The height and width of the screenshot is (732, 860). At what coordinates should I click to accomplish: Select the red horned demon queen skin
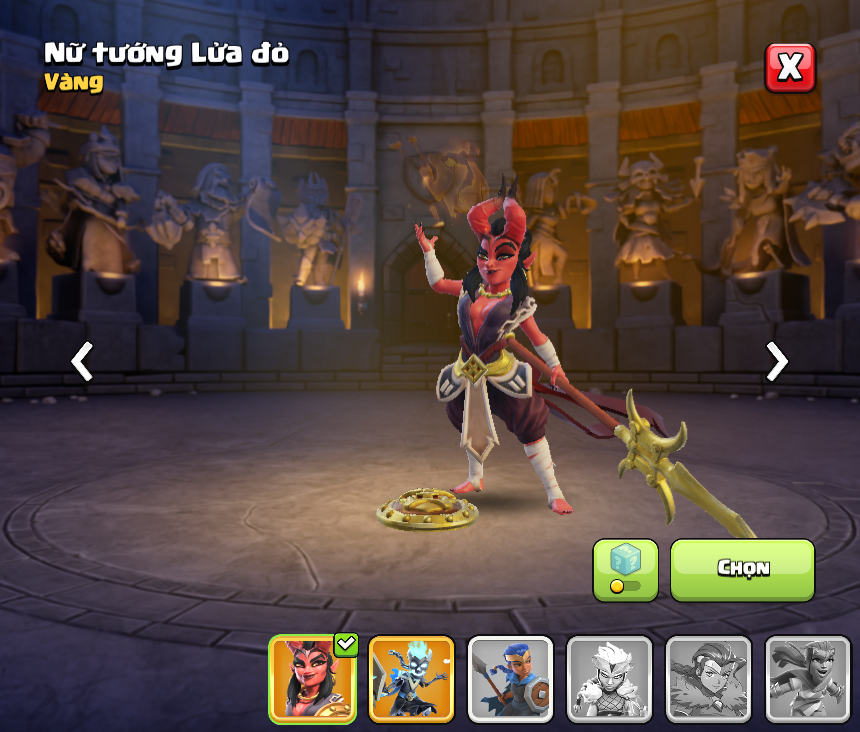tap(313, 679)
